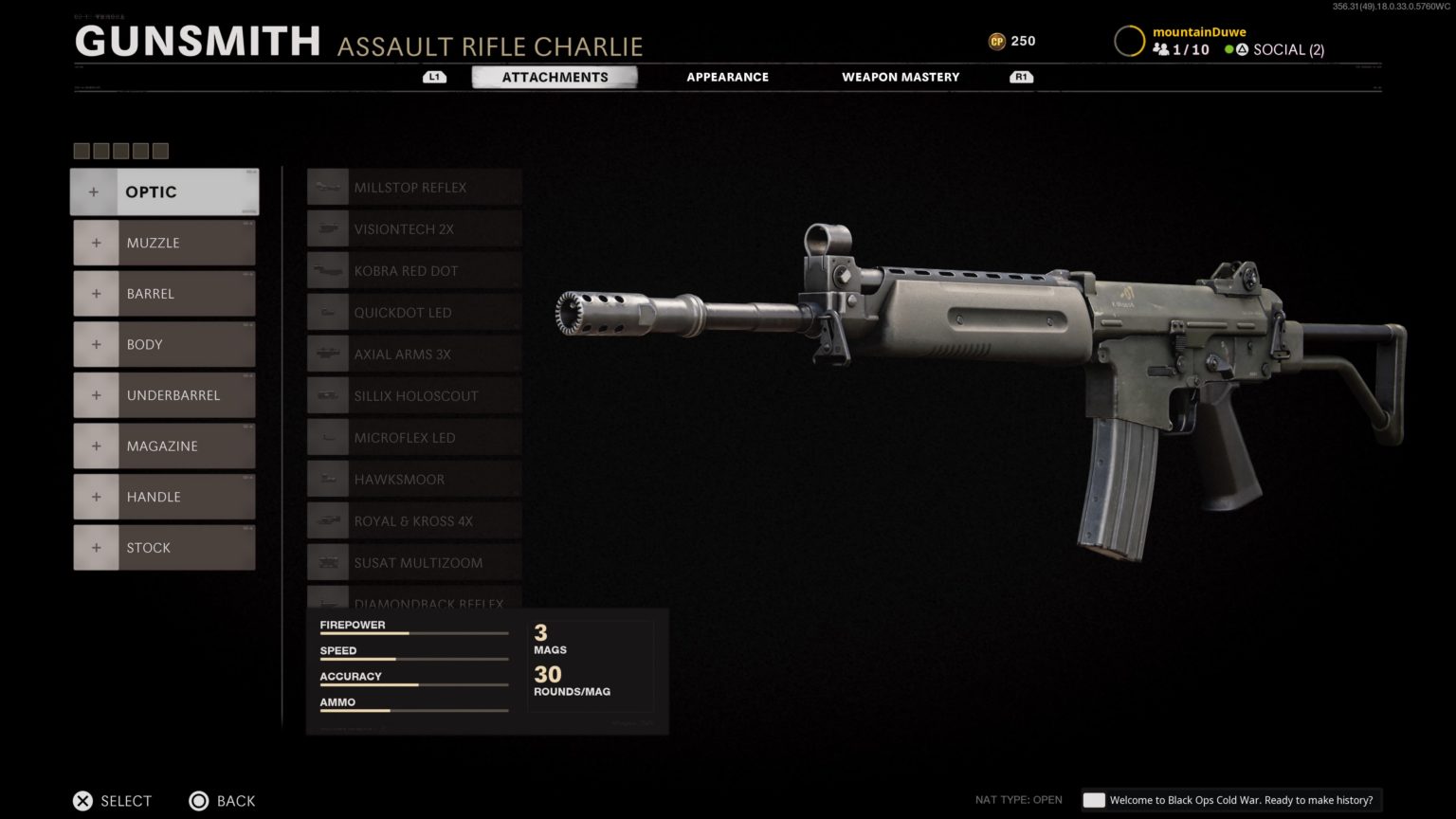Switch to the Appearance tab
The image size is (1456, 819).
[x=727, y=77]
